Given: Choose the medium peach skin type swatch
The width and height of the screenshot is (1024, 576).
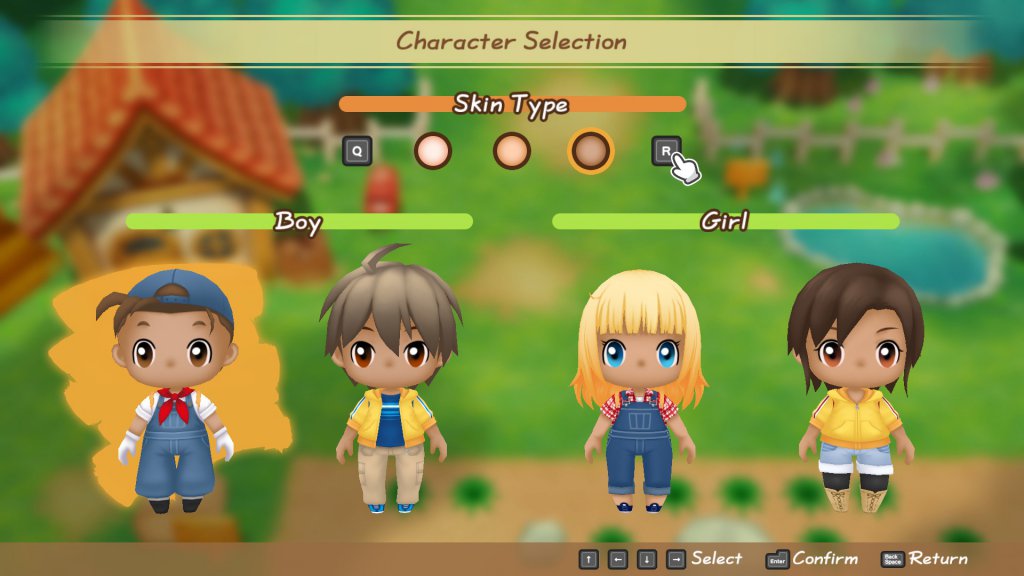Looking at the screenshot, I should 512,151.
